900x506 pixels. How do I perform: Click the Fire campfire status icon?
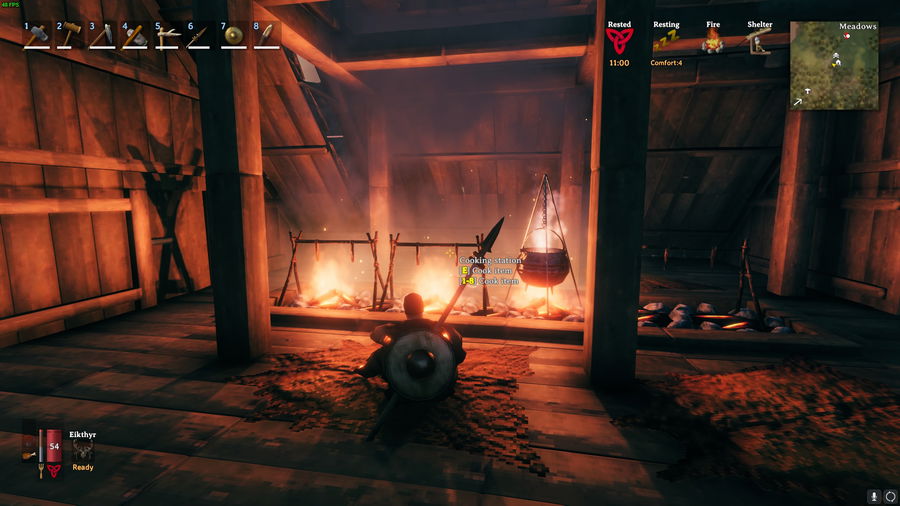pos(713,41)
